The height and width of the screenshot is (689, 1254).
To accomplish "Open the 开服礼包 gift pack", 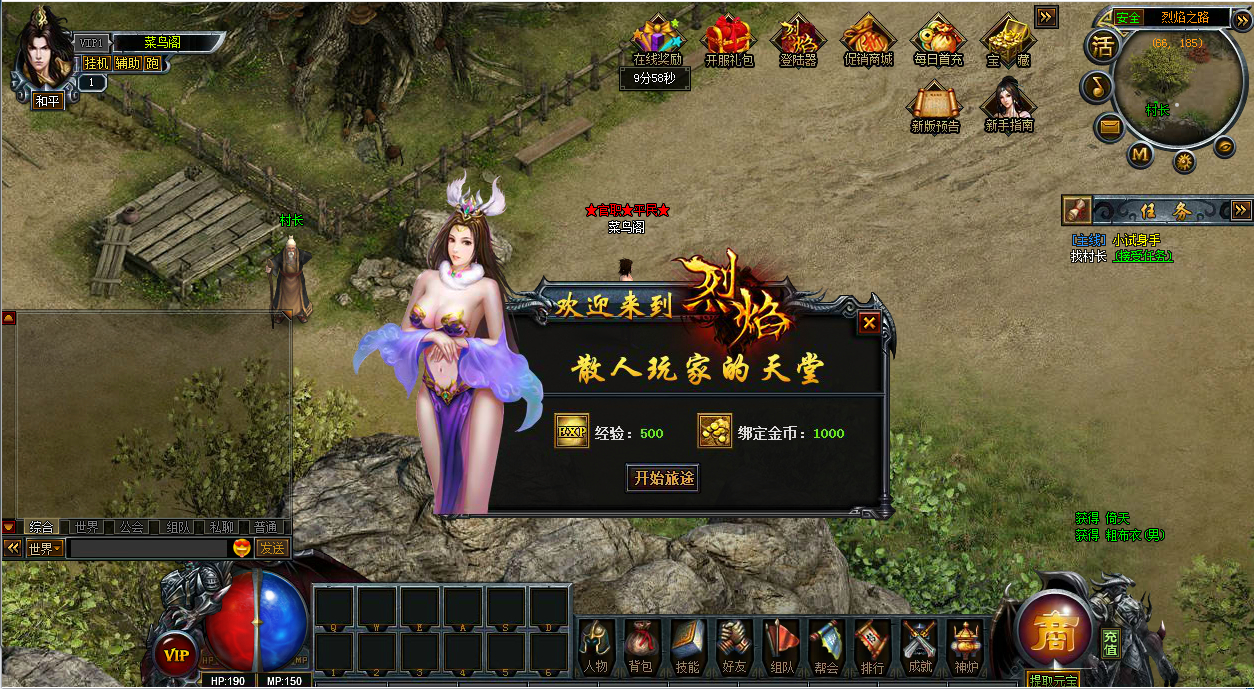I will (x=728, y=39).
